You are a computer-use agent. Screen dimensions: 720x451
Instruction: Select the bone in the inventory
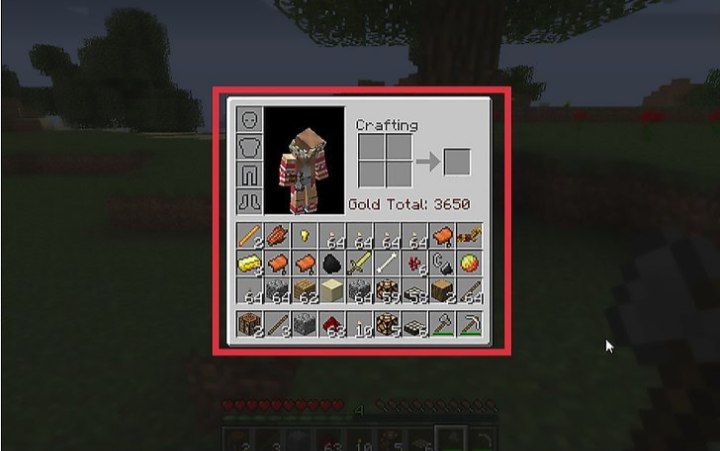click(387, 265)
